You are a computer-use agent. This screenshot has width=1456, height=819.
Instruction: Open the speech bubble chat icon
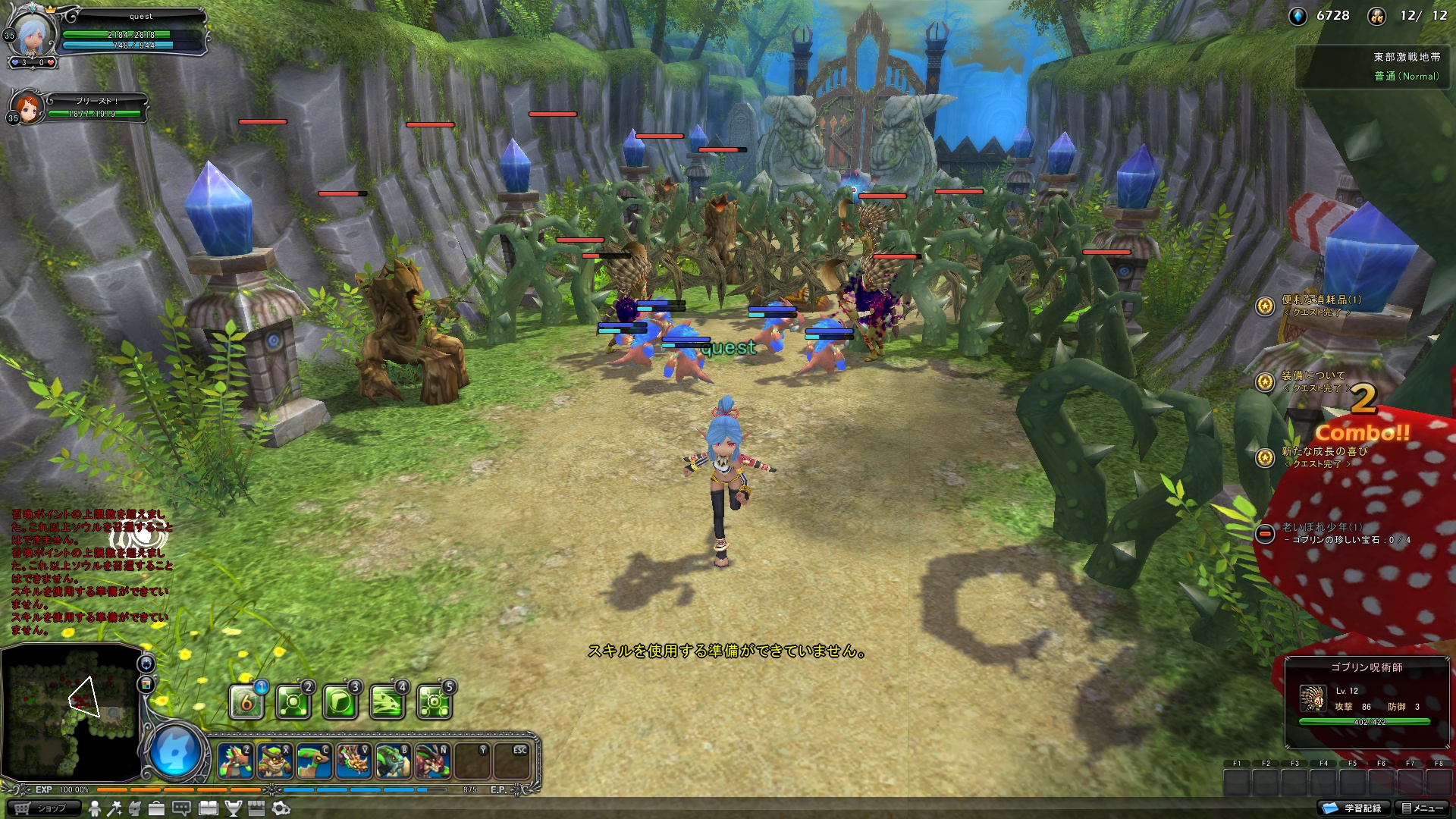(x=181, y=808)
